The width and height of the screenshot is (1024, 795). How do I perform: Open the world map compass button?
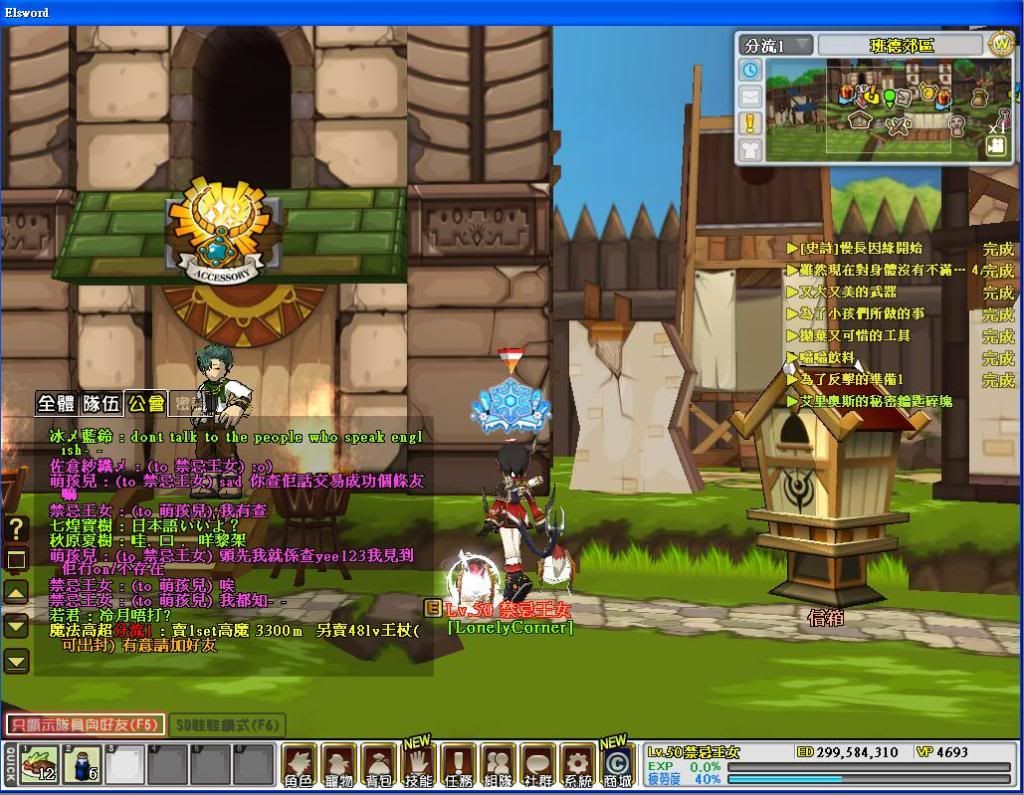click(1001, 44)
